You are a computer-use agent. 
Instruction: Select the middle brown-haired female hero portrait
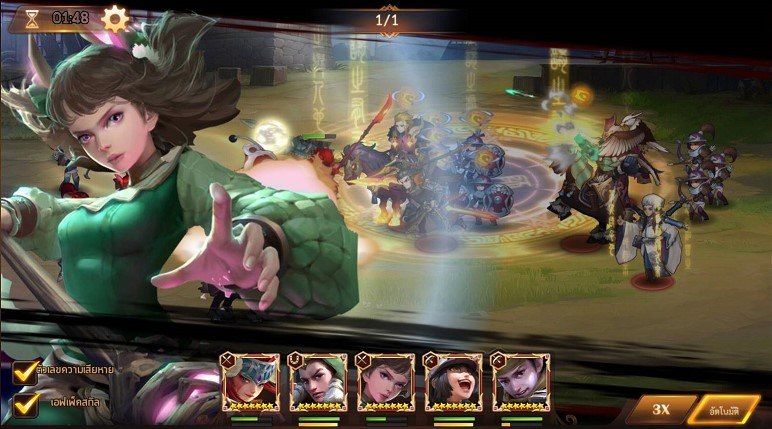pyautogui.click(x=385, y=381)
